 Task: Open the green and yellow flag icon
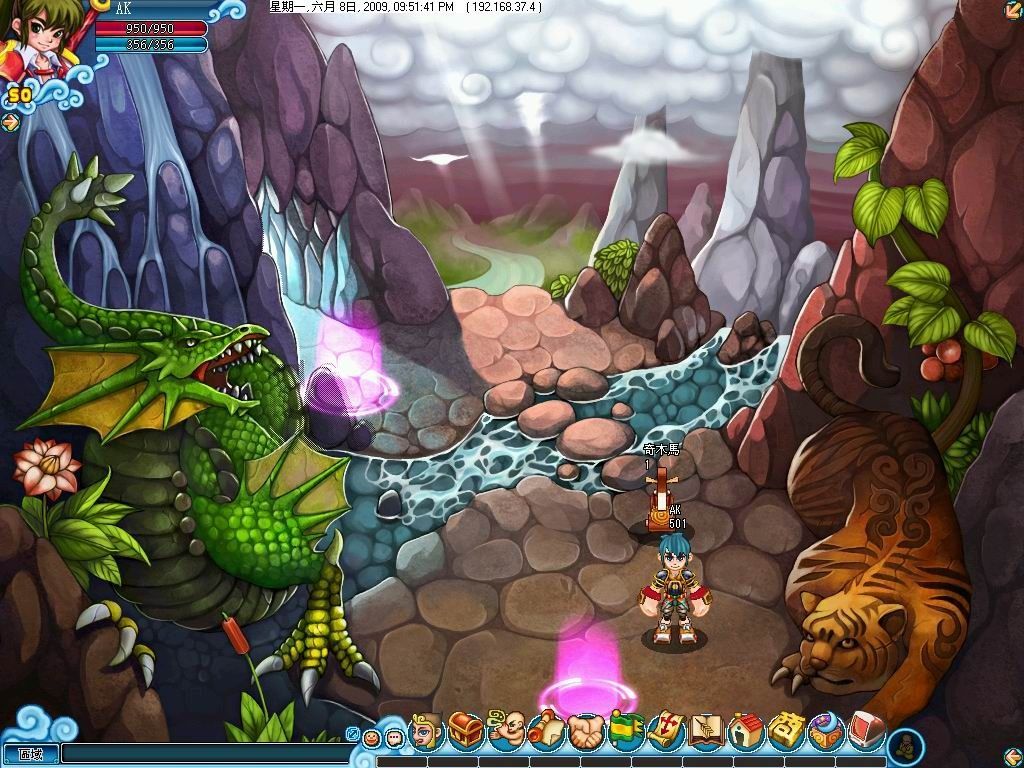[x=626, y=731]
